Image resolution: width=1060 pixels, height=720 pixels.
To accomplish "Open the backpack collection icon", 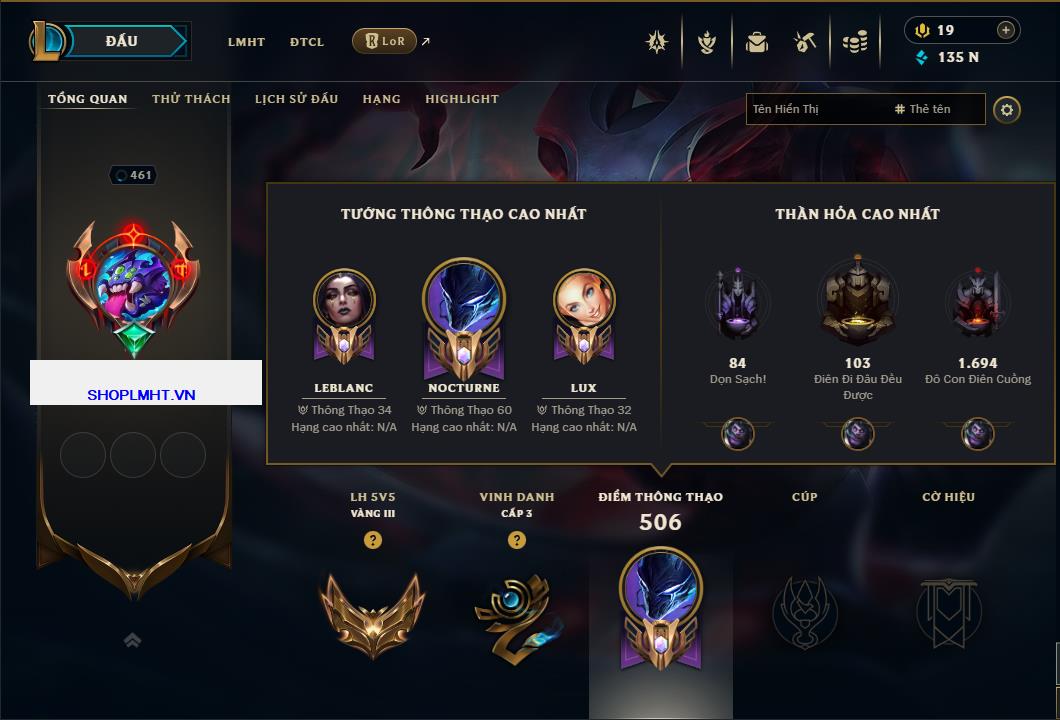I will [757, 42].
